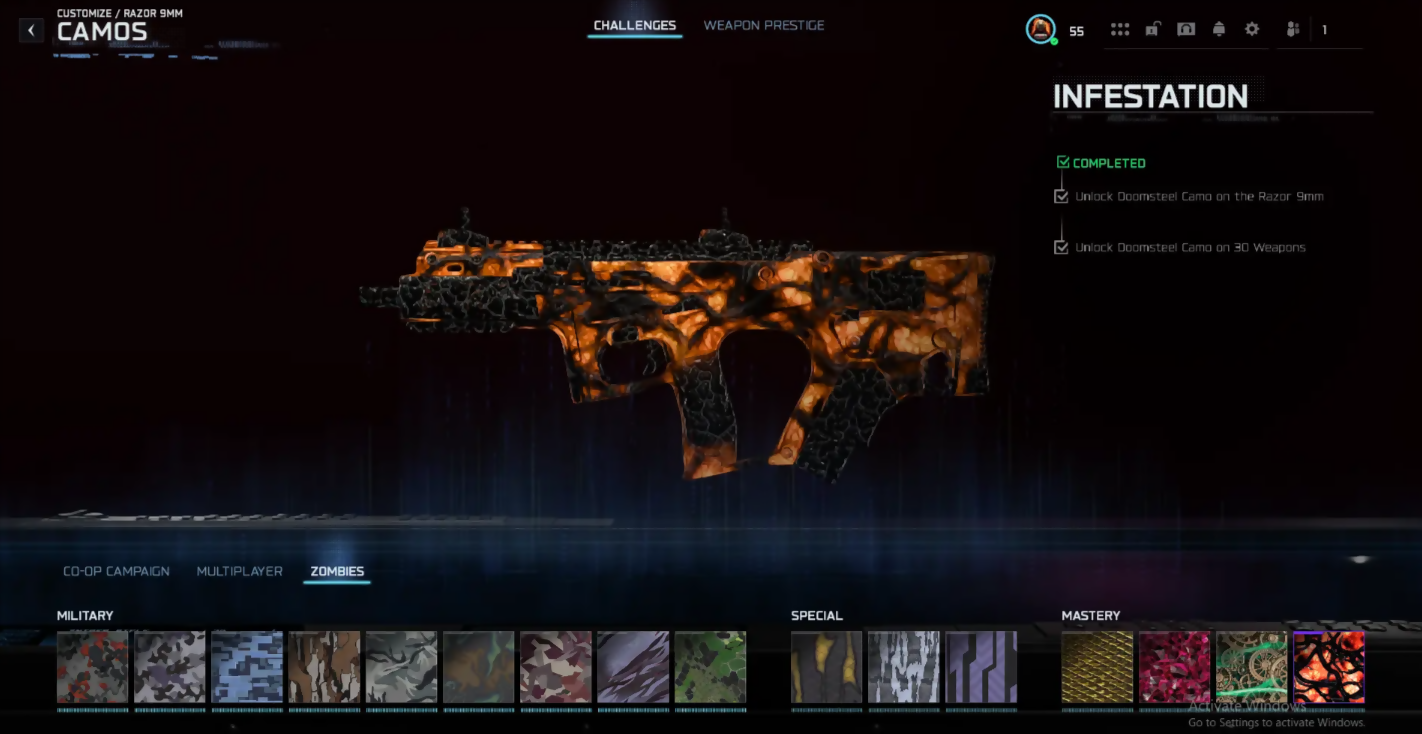Open settings with the gear icon
This screenshot has height=734, width=1422.
pos(1252,29)
